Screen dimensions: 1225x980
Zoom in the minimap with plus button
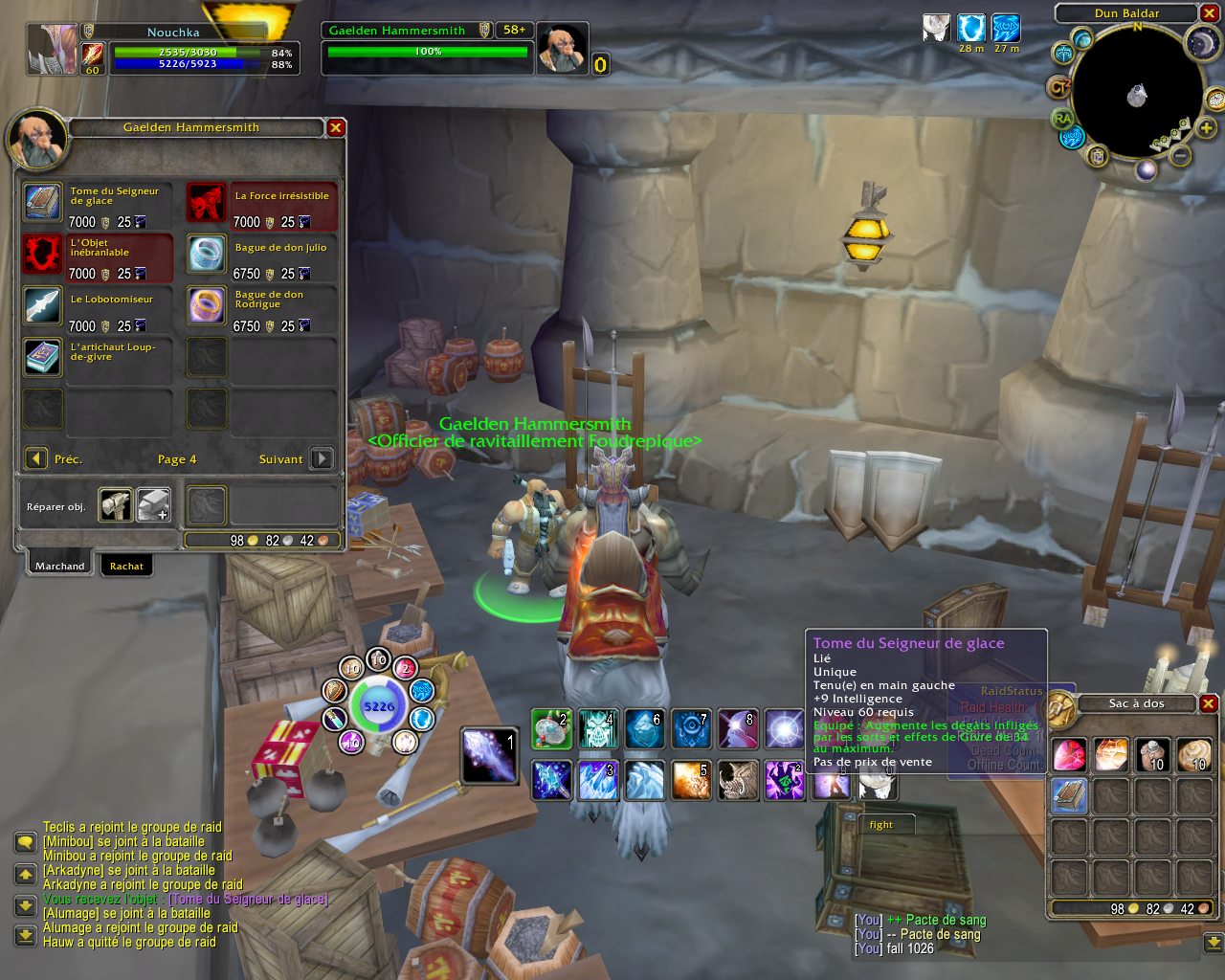point(1206,127)
